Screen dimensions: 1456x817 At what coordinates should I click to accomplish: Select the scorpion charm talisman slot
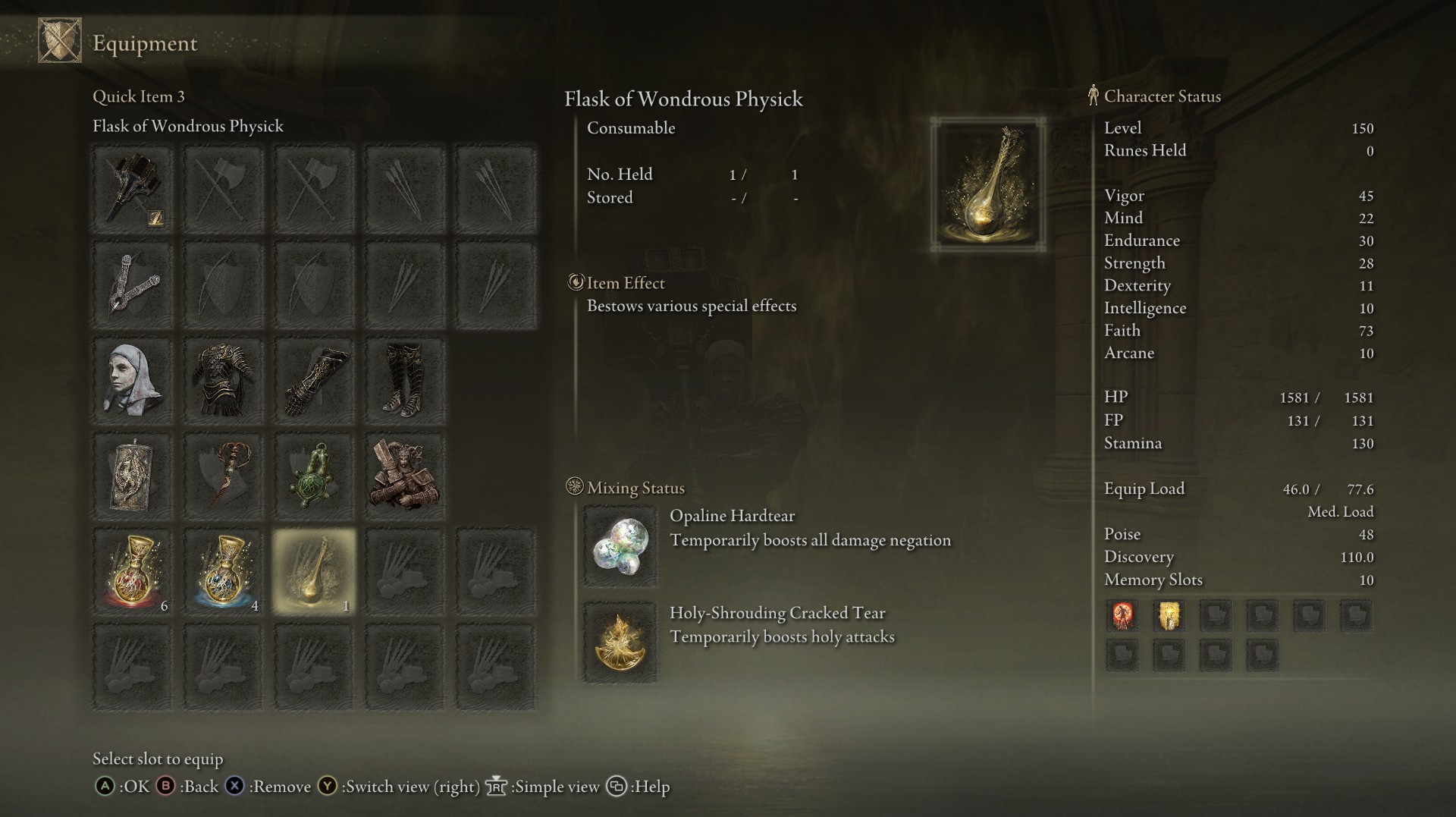coord(223,476)
